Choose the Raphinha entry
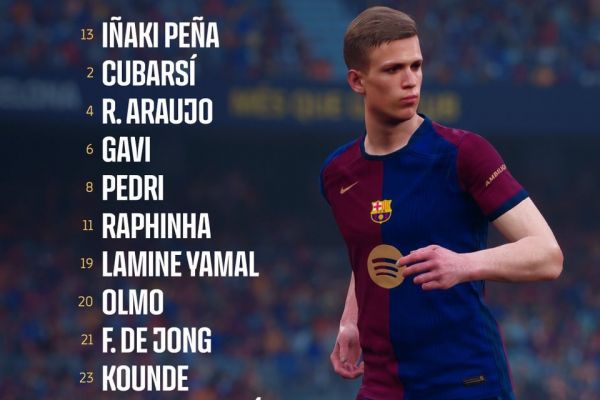600x400 pixels. 156,226
